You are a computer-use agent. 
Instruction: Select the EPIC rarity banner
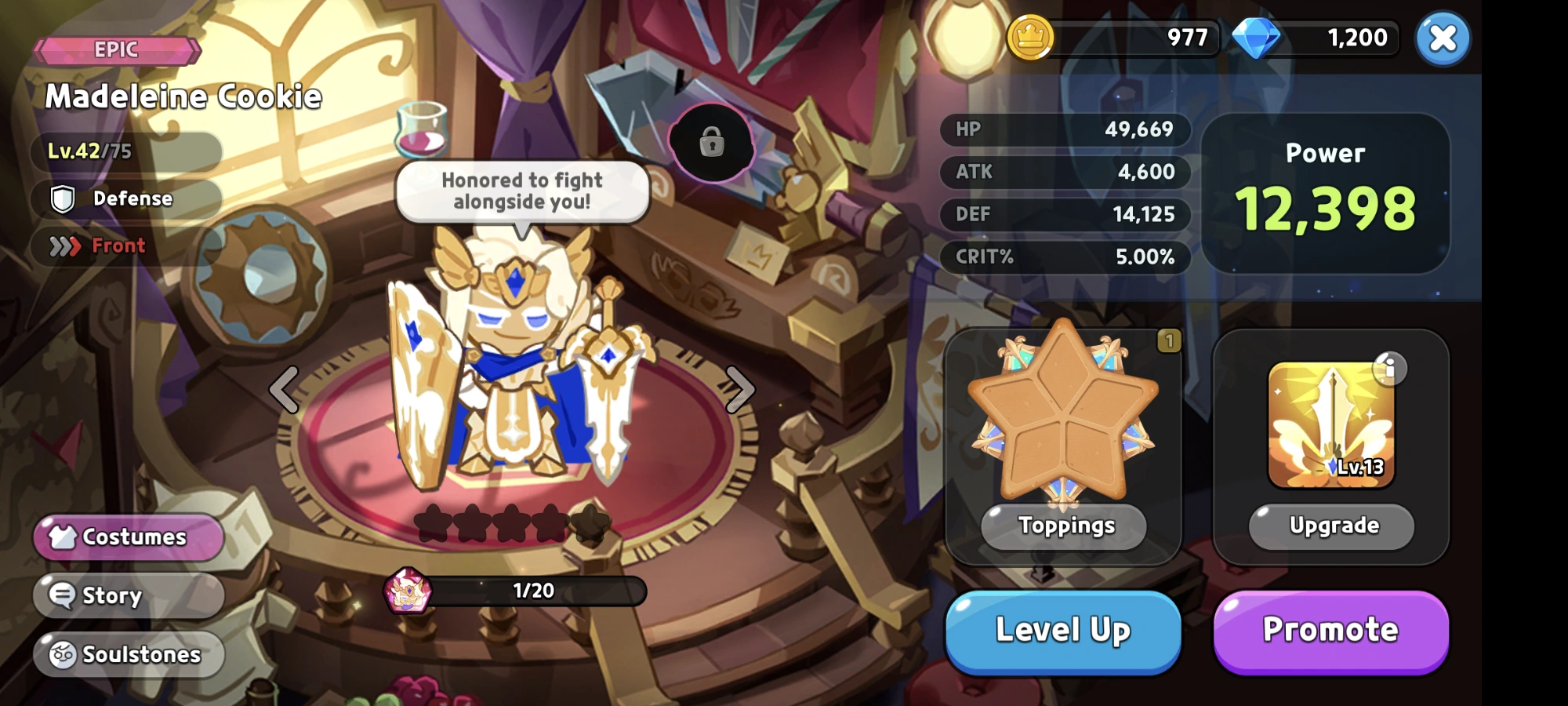tap(116, 49)
